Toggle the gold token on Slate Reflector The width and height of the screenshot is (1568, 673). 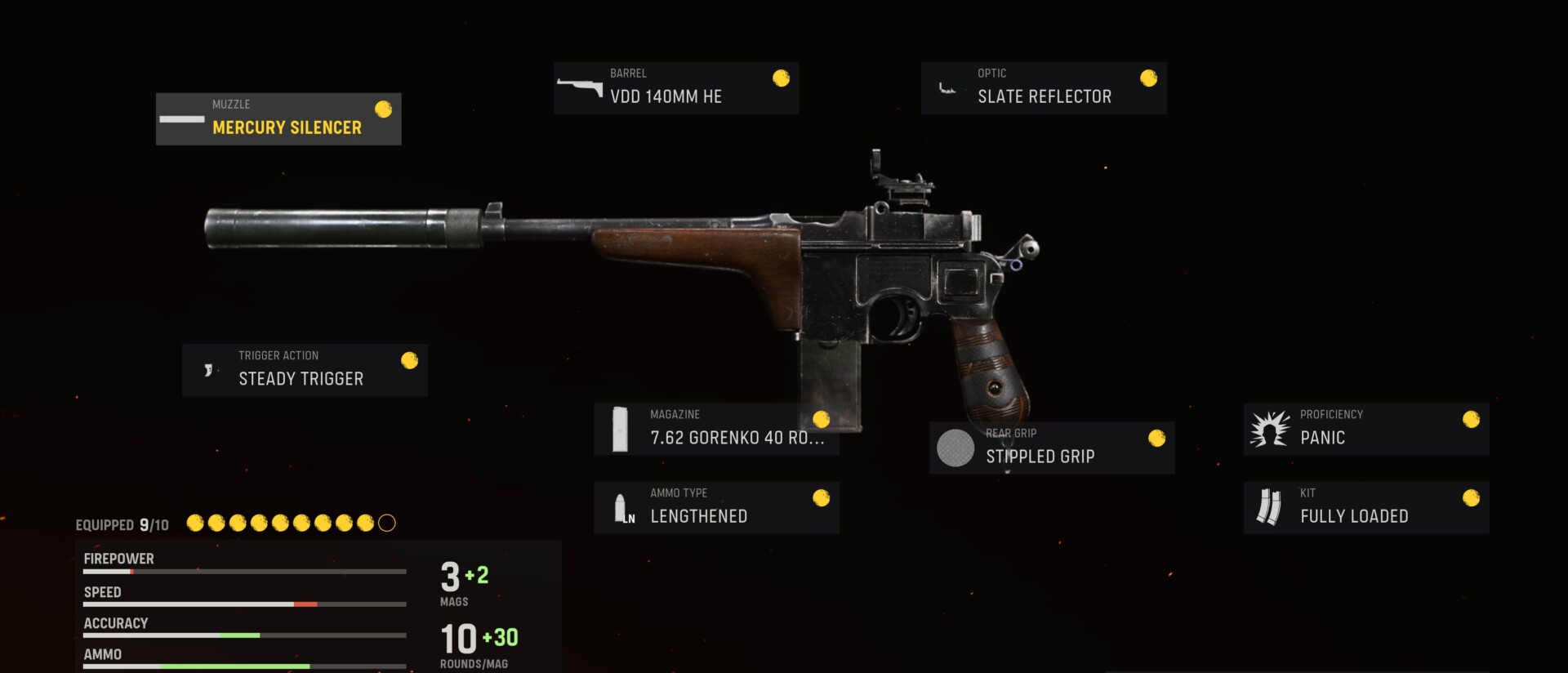[x=1148, y=78]
